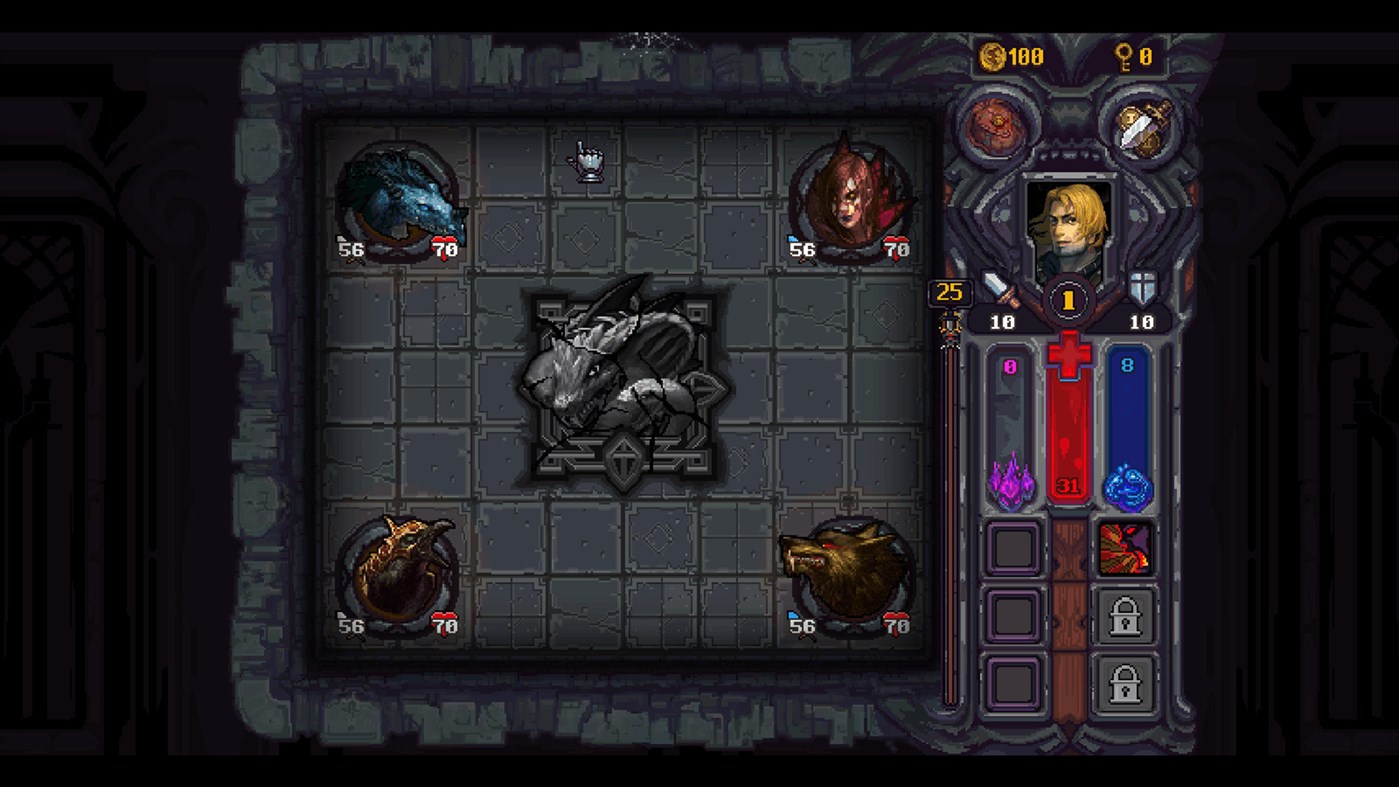
Task: Click the red health cross icon
Action: pos(1067,356)
